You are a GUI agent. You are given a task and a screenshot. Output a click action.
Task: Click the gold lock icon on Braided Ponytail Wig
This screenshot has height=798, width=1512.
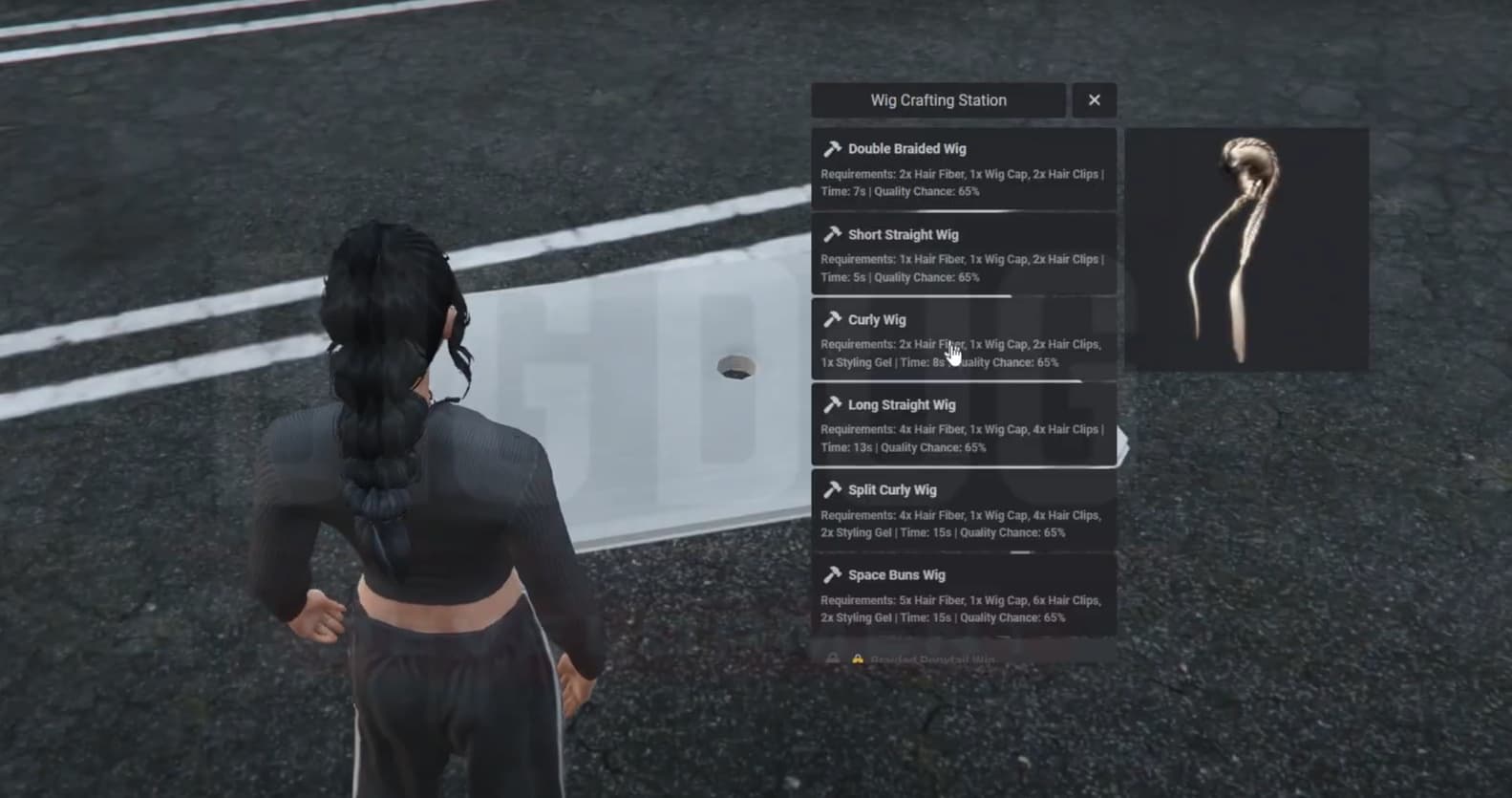click(857, 659)
